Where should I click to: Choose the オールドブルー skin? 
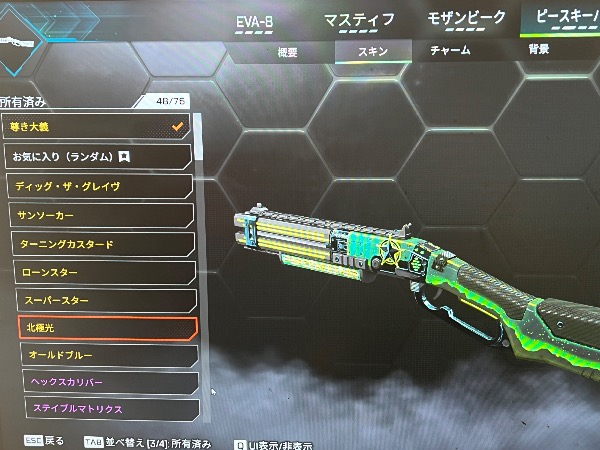click(108, 355)
